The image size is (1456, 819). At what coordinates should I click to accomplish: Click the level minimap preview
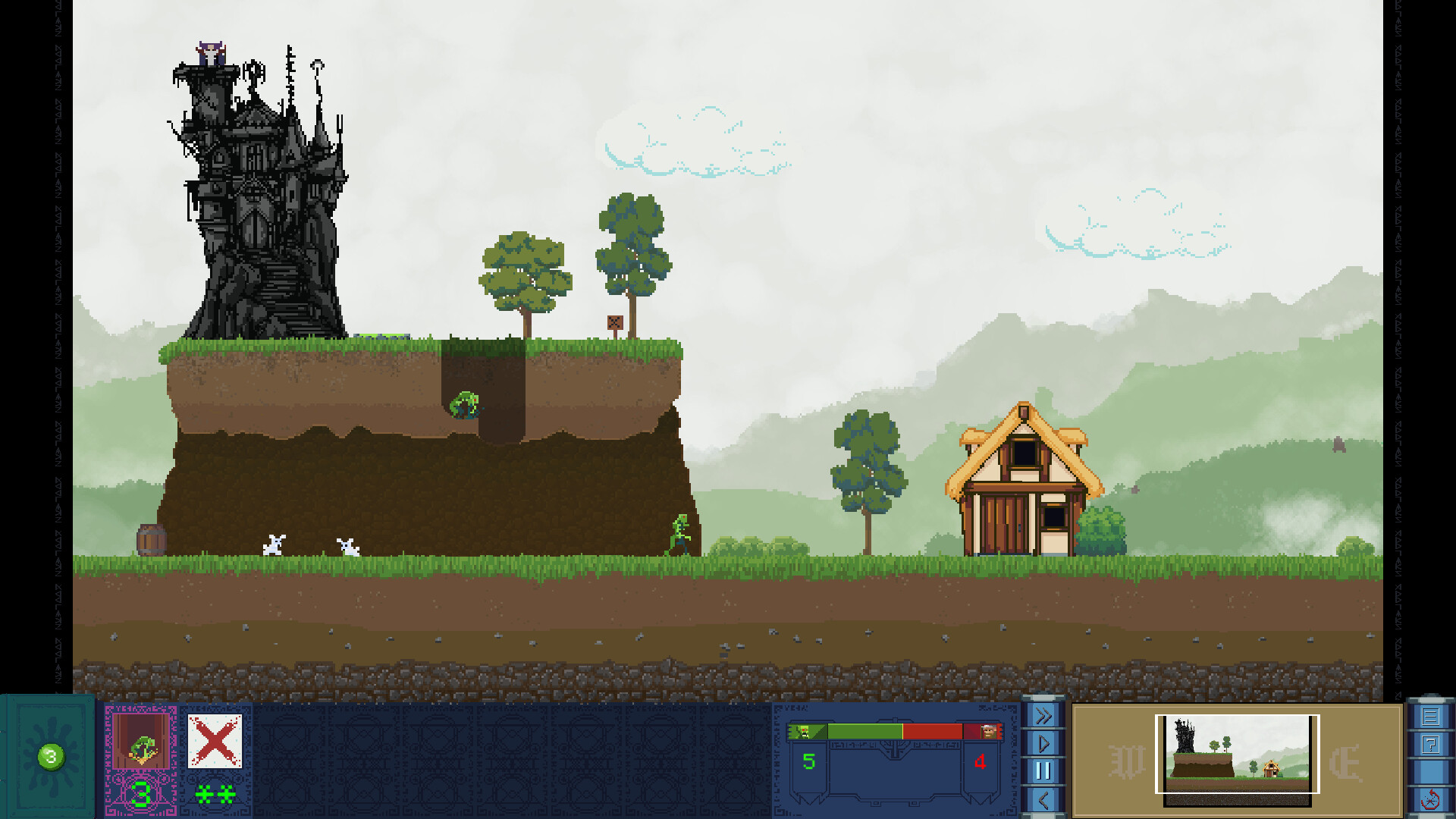coord(1237,755)
